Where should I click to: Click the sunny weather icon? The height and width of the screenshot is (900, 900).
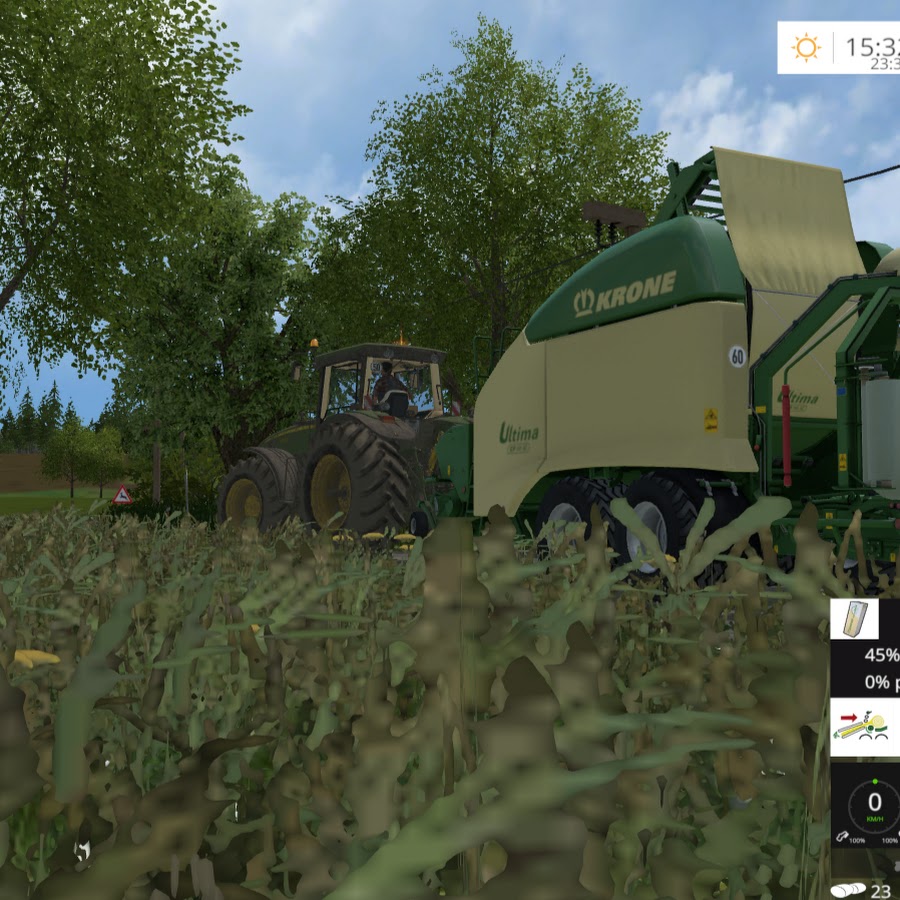coord(805,47)
